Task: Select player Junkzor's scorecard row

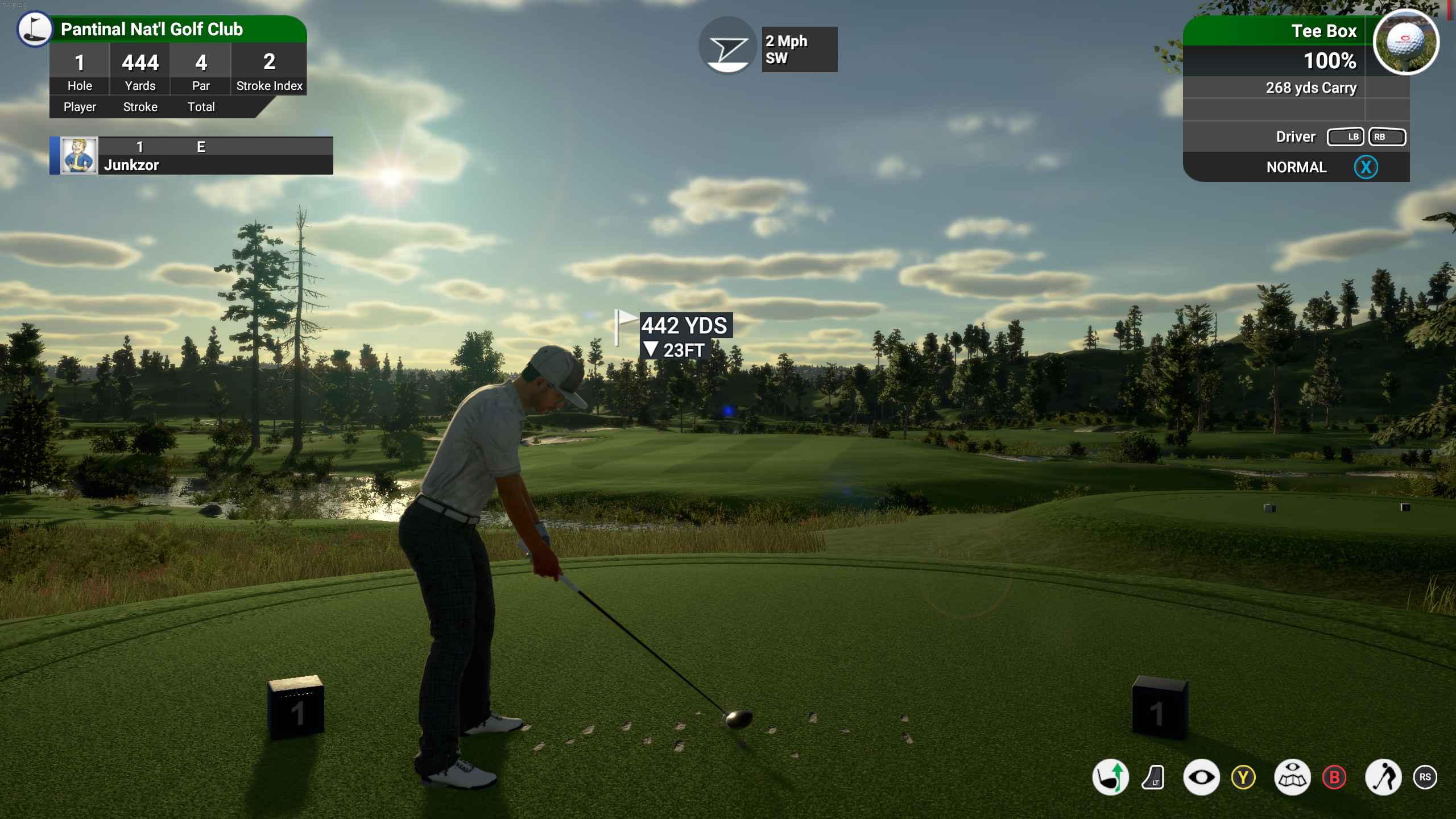Action: [192, 155]
